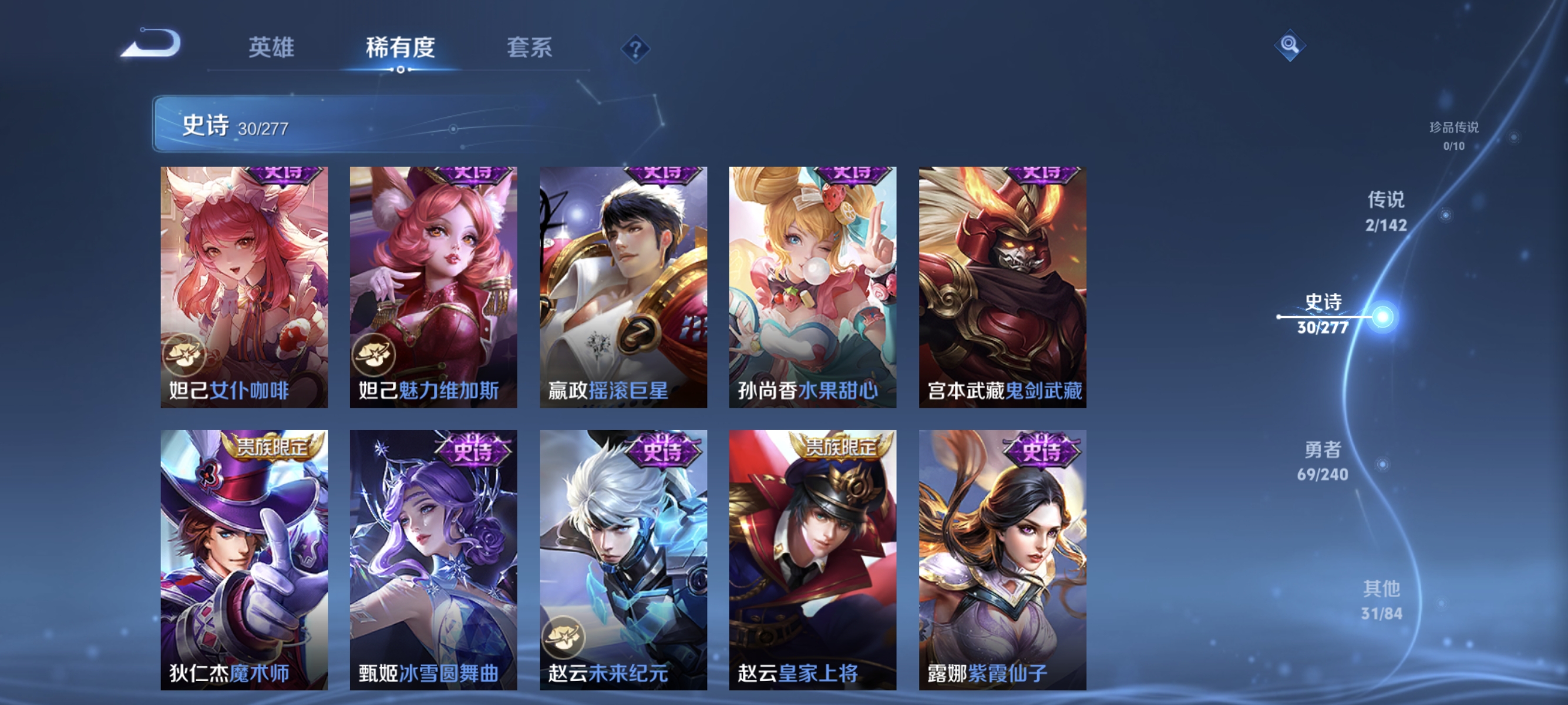Viewport: 1568px width, 705px height.
Task: Select the 甄姬冰雪圆舞曲 skin card
Action: click(433, 560)
